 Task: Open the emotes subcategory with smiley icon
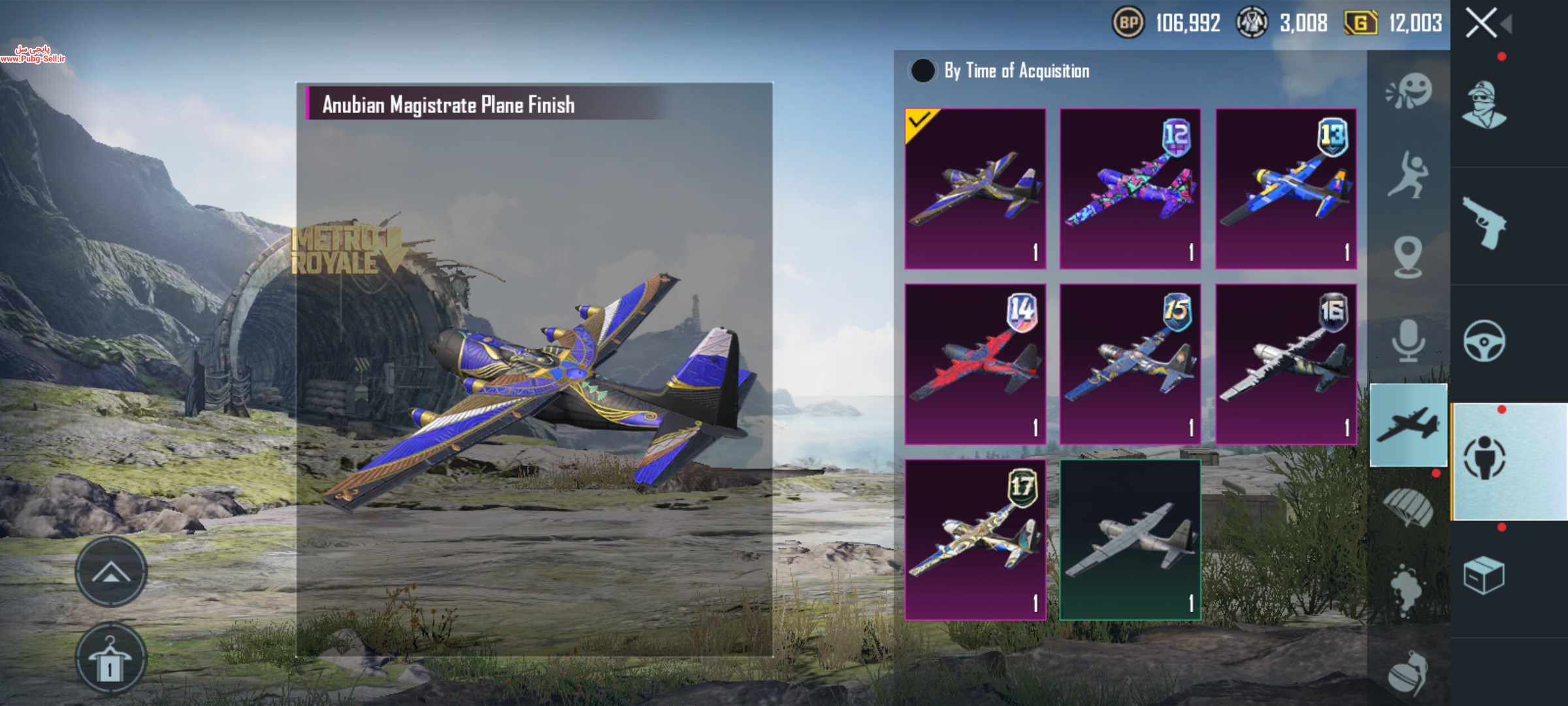(x=1409, y=92)
